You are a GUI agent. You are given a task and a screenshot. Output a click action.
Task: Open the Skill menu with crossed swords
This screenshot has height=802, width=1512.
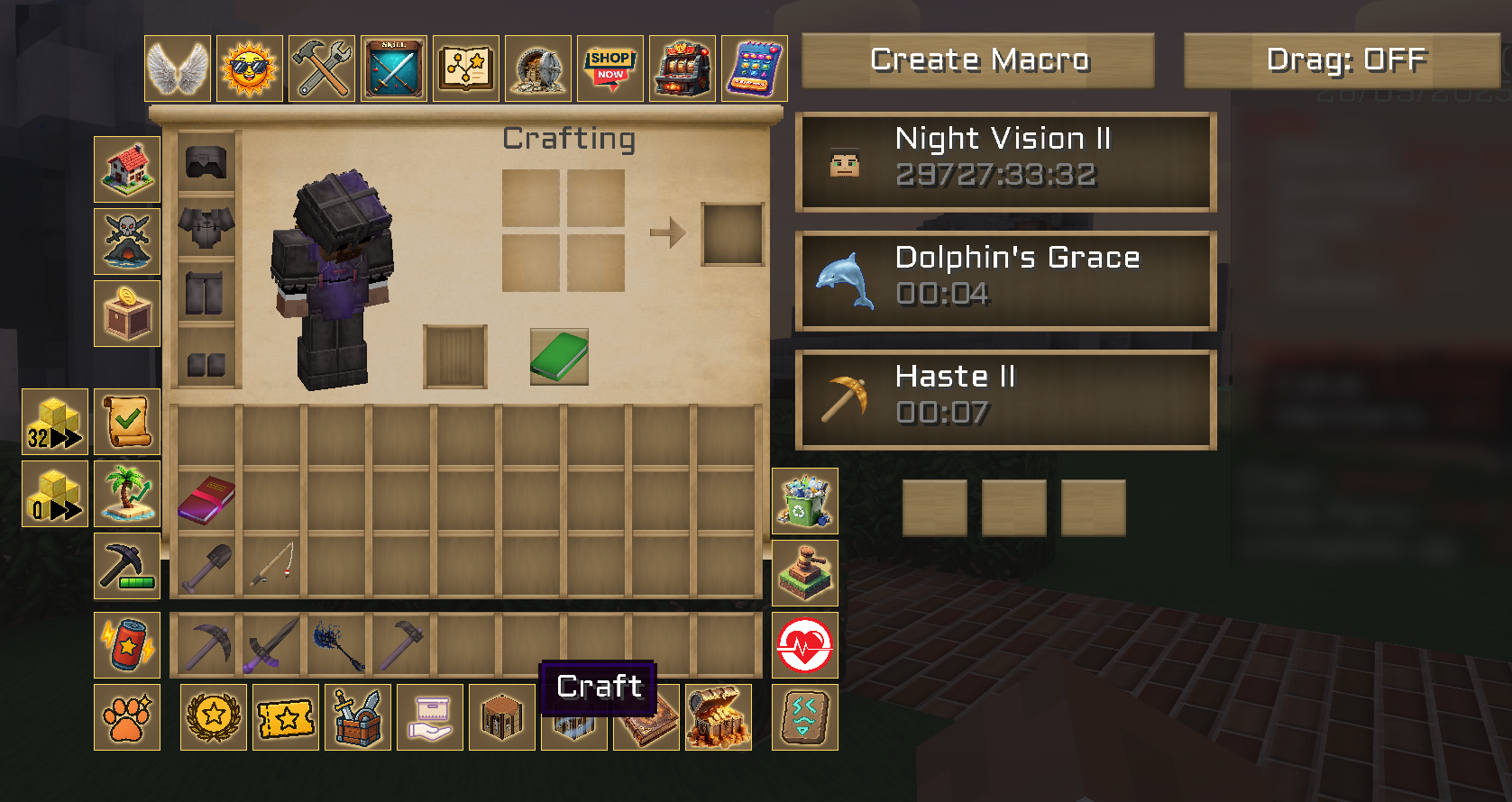coord(394,68)
